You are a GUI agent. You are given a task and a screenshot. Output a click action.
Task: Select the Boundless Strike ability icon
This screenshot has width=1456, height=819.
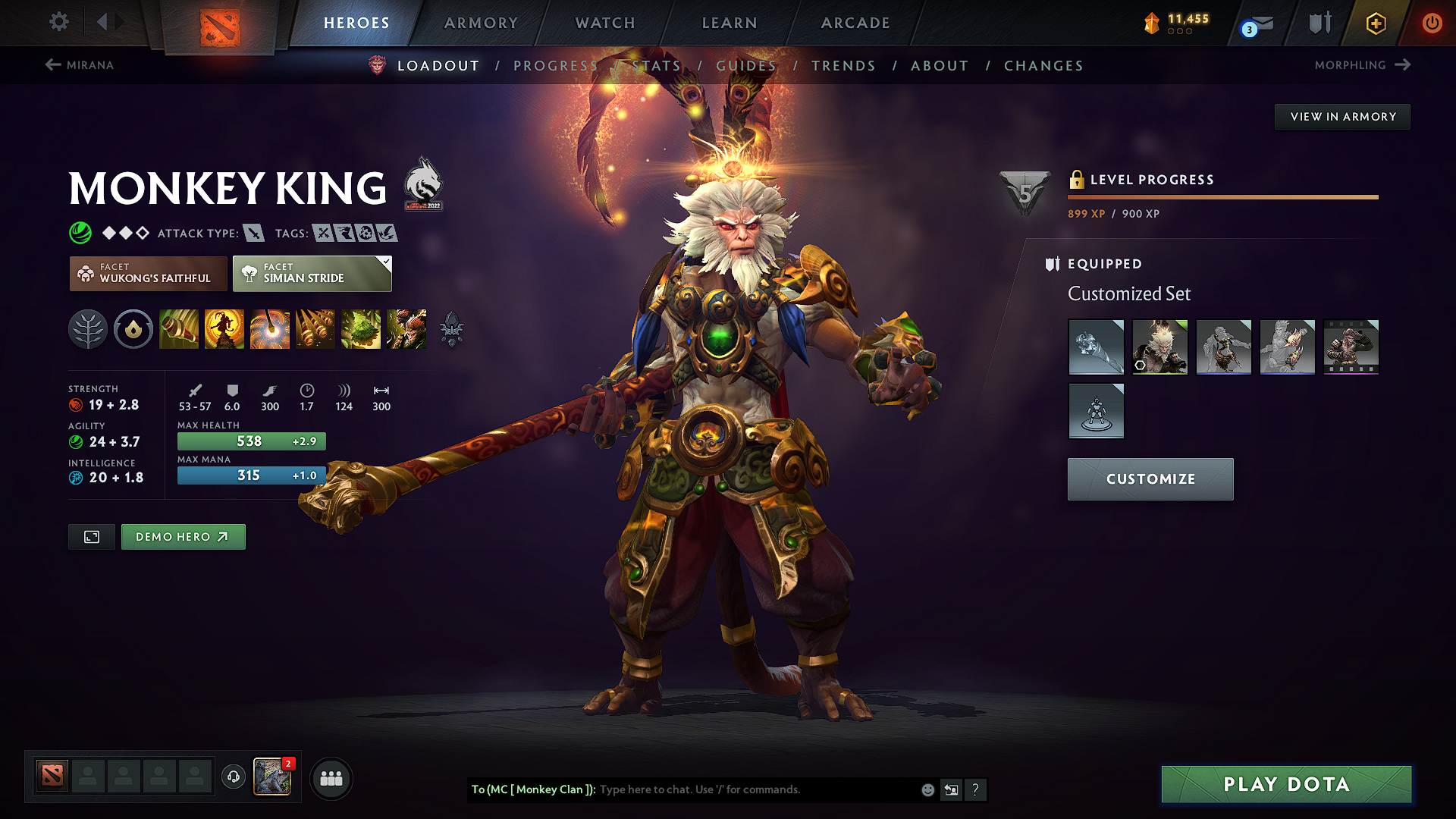(179, 329)
